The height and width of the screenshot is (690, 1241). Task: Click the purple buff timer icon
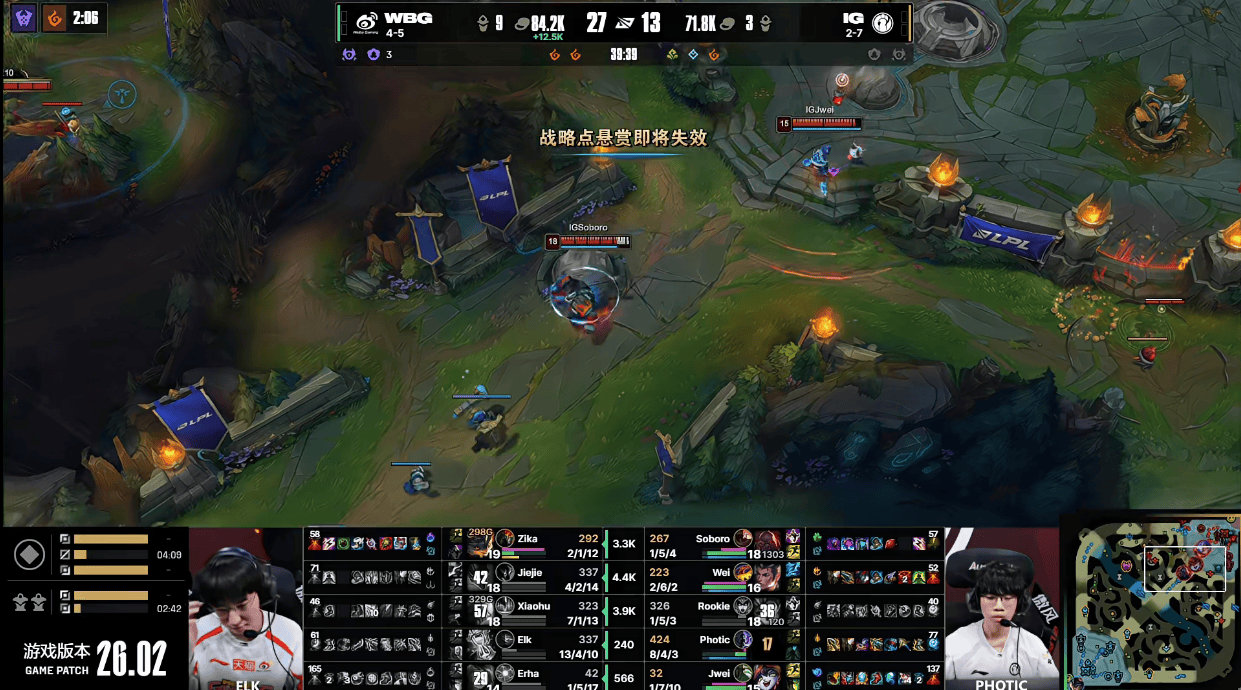coord(23,17)
